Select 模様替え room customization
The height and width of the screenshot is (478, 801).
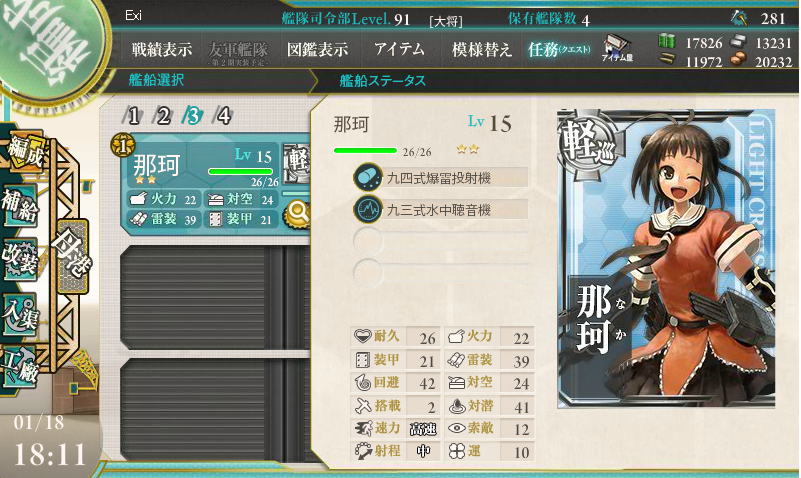pyautogui.click(x=482, y=49)
